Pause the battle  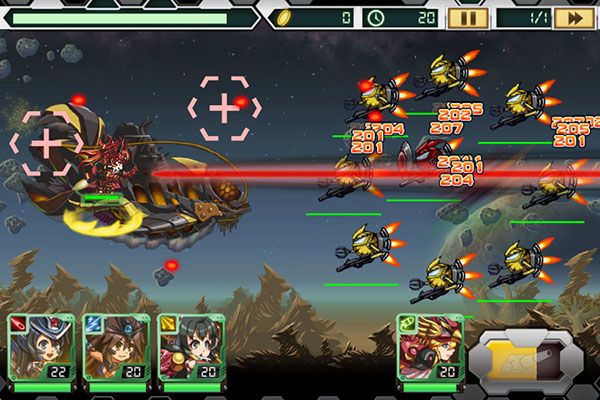pyautogui.click(x=467, y=17)
